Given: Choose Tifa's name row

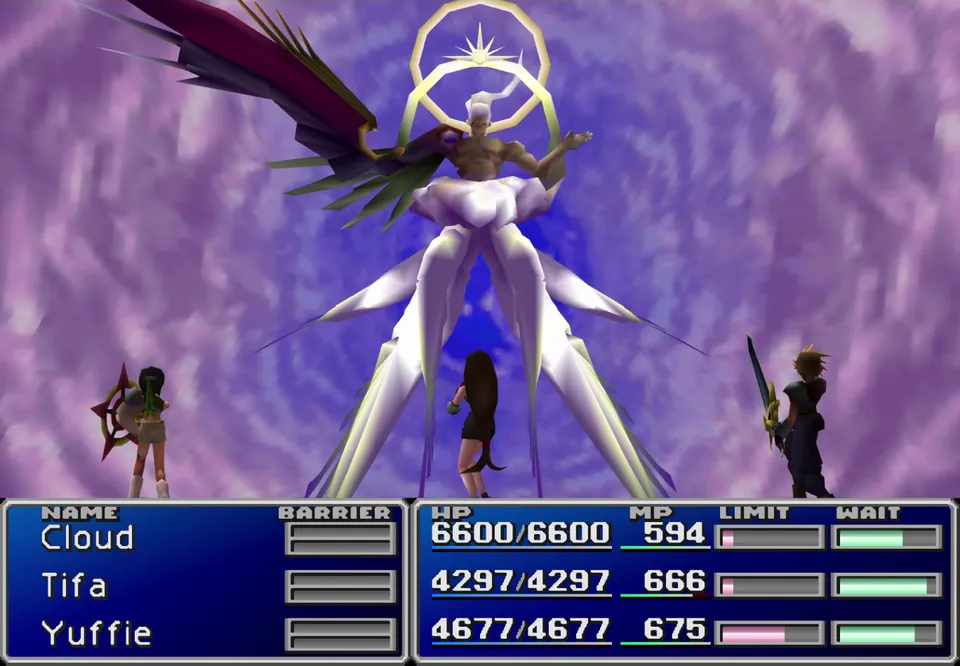Looking at the screenshot, I should 74,585.
